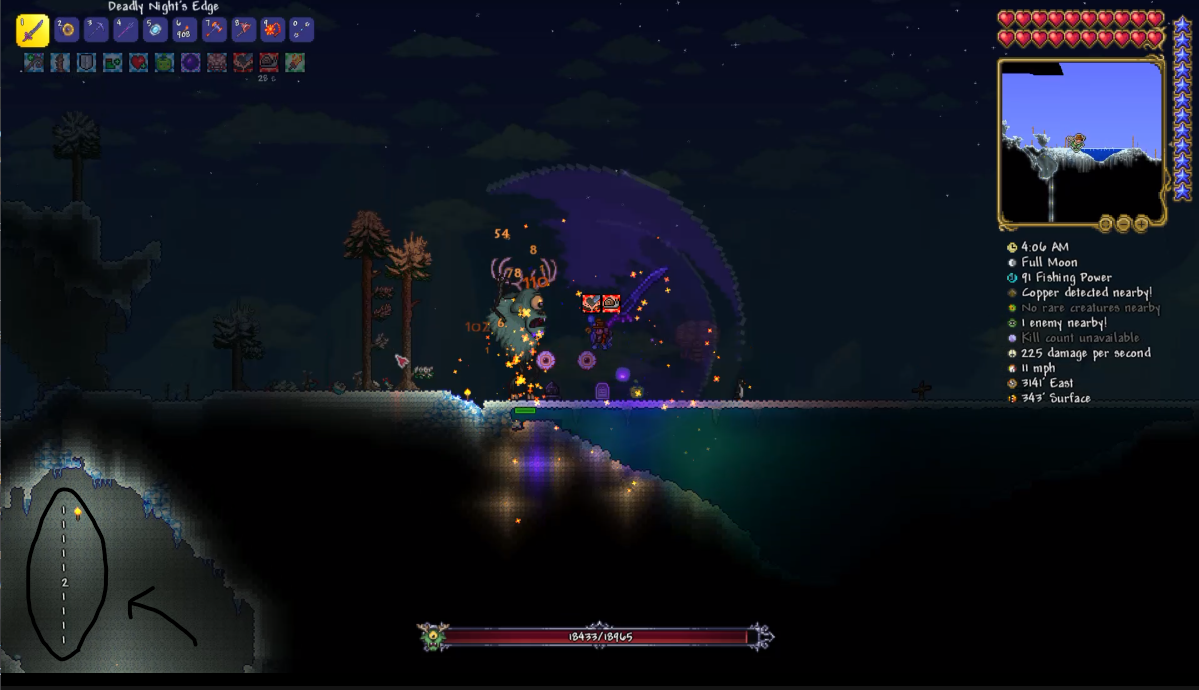This screenshot has height=690, width=1199.
Task: Click the purple orb buff icon
Action: 191,62
